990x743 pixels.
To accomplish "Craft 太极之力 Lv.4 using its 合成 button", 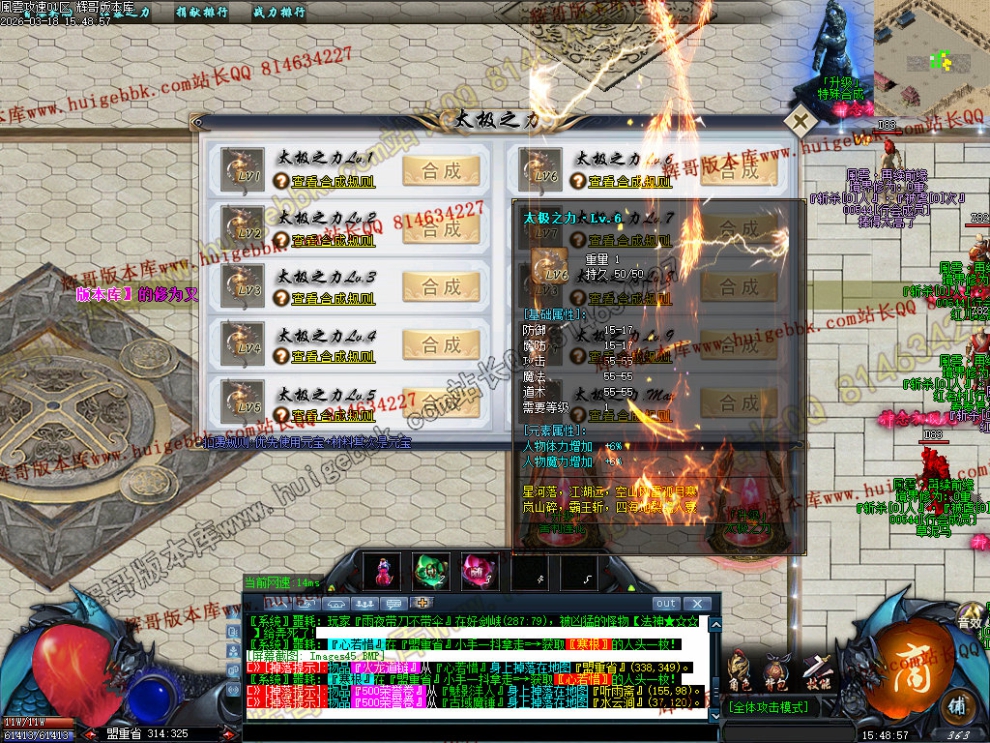I will point(441,345).
